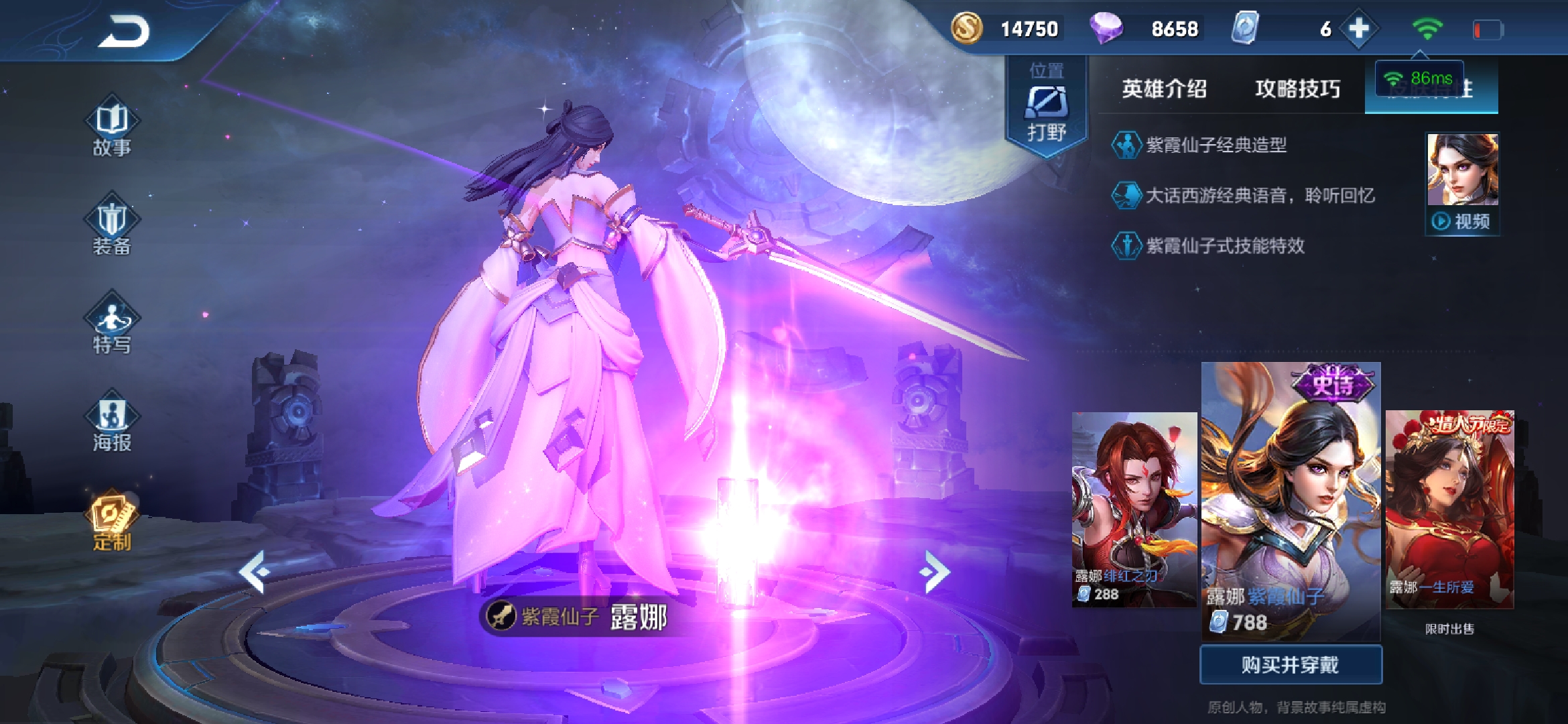Open the 装备 equipment page
The image size is (1568, 724).
[x=112, y=227]
